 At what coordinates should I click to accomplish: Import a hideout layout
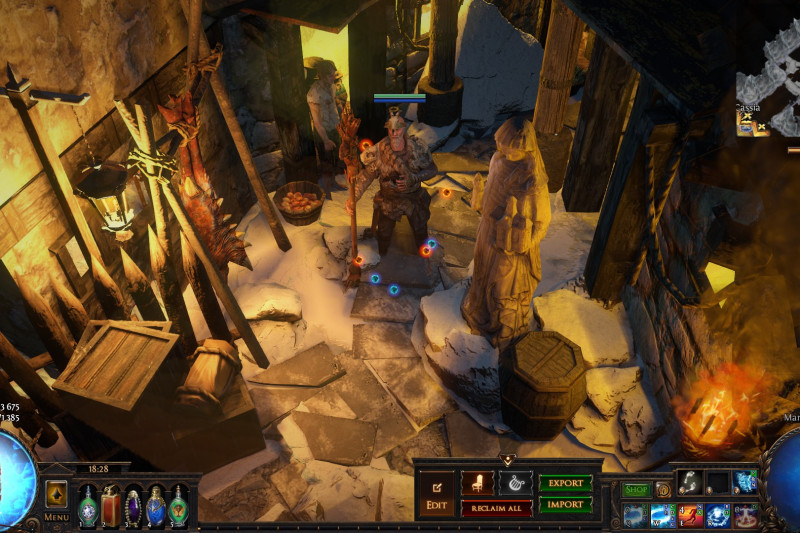click(x=566, y=505)
